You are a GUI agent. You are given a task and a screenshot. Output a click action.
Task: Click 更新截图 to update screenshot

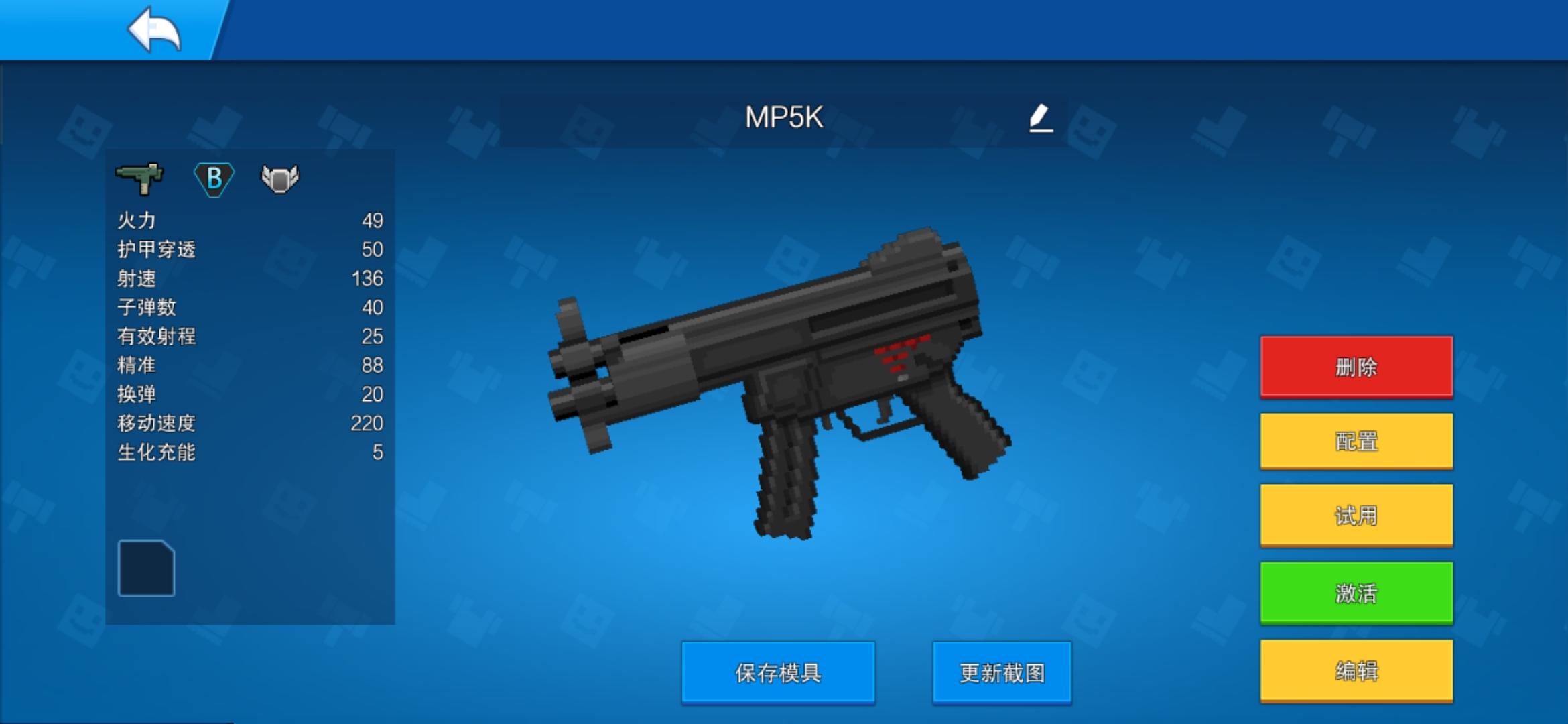coord(1000,672)
